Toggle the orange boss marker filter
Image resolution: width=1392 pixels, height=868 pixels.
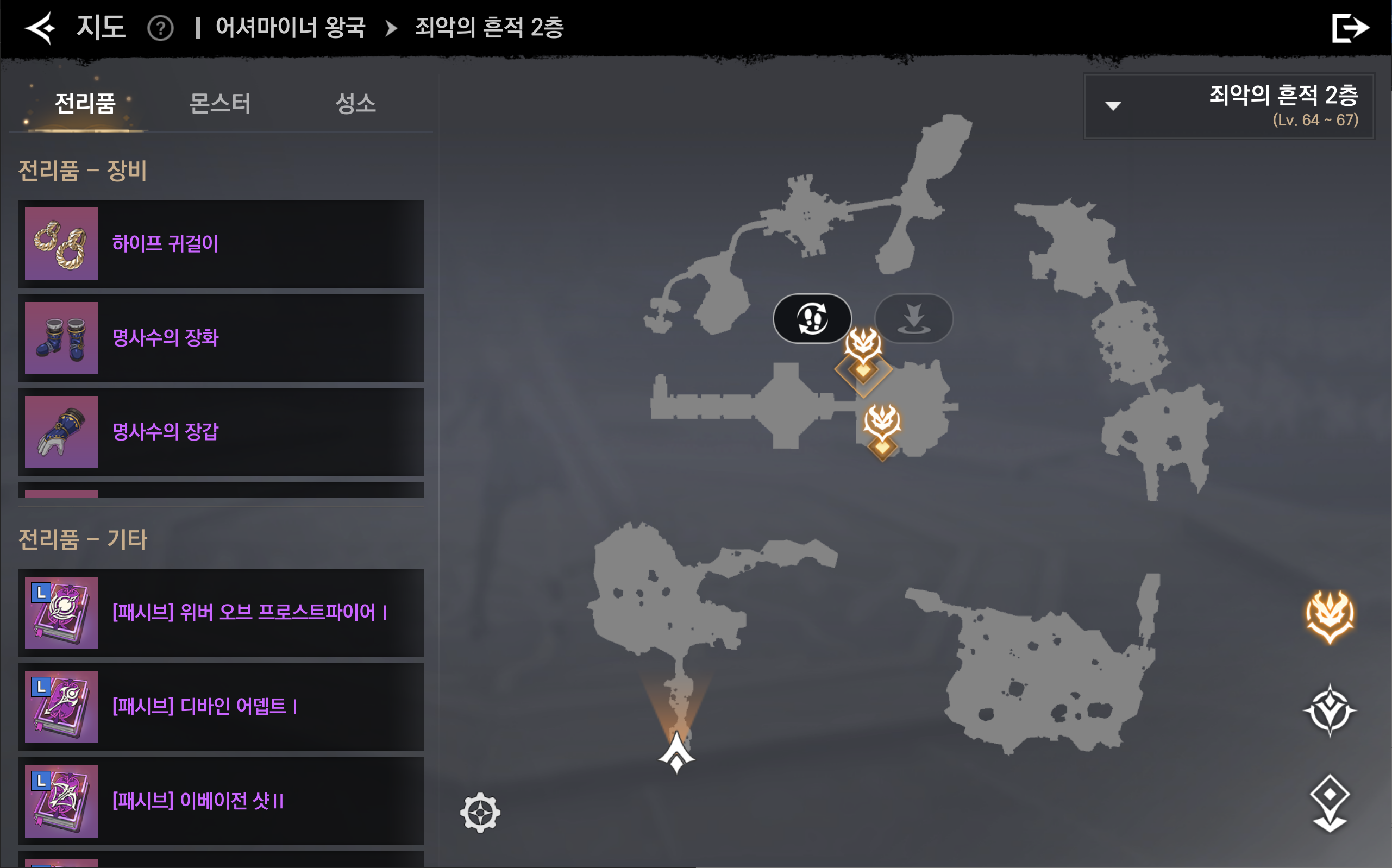(x=1330, y=617)
